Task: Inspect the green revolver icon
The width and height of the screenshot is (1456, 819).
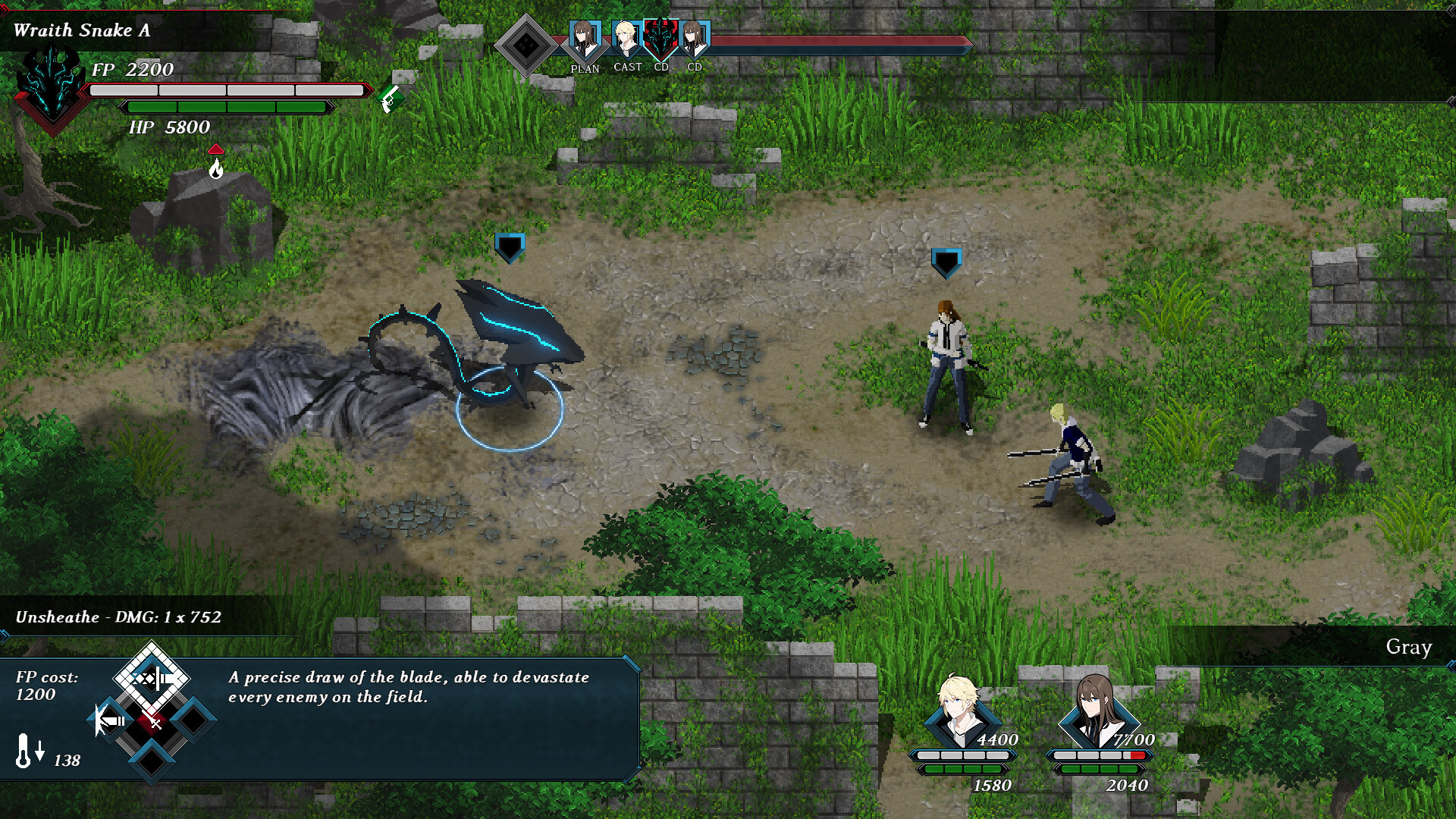Action: tap(391, 98)
